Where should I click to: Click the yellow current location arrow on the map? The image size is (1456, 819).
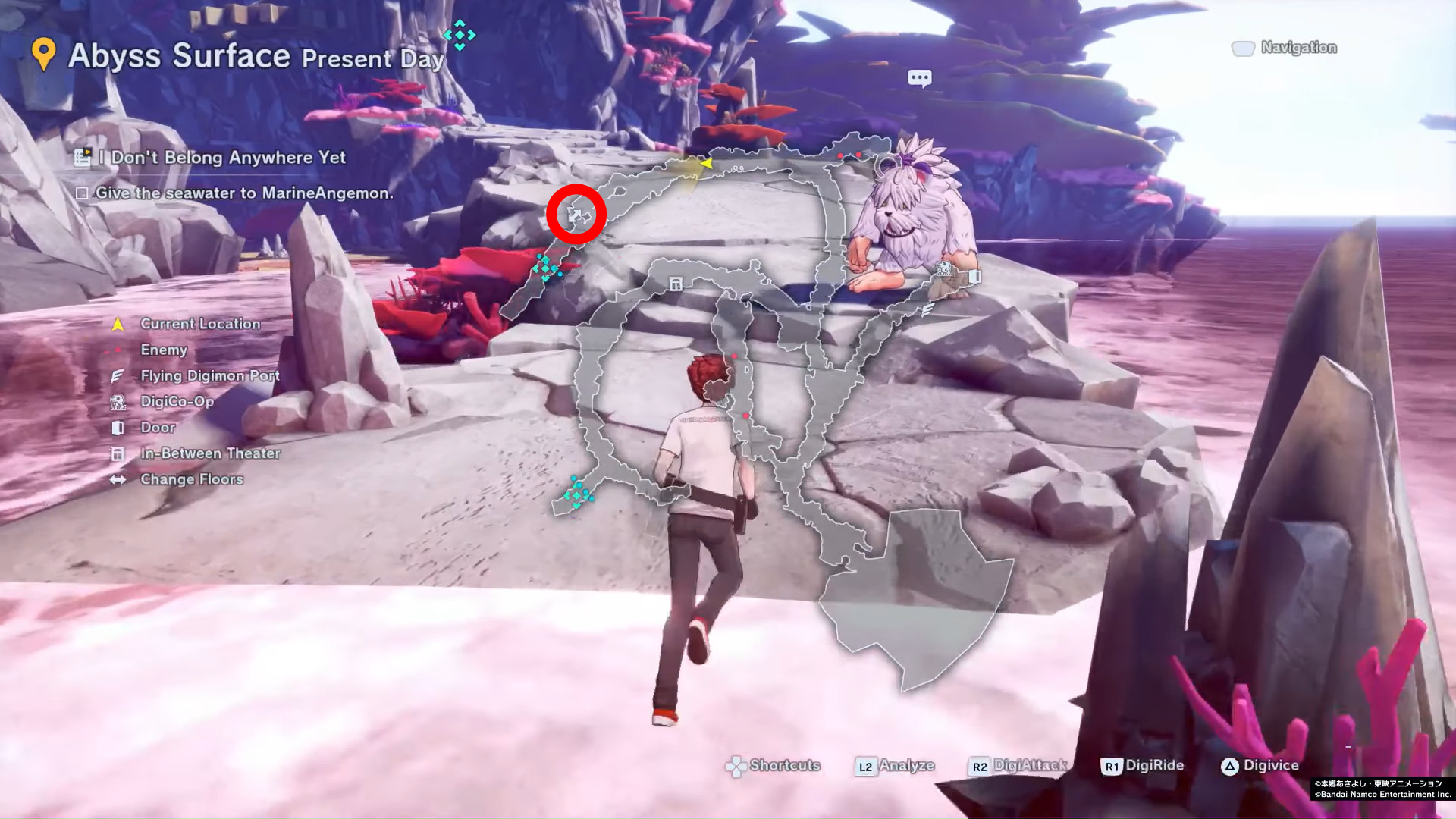(706, 163)
